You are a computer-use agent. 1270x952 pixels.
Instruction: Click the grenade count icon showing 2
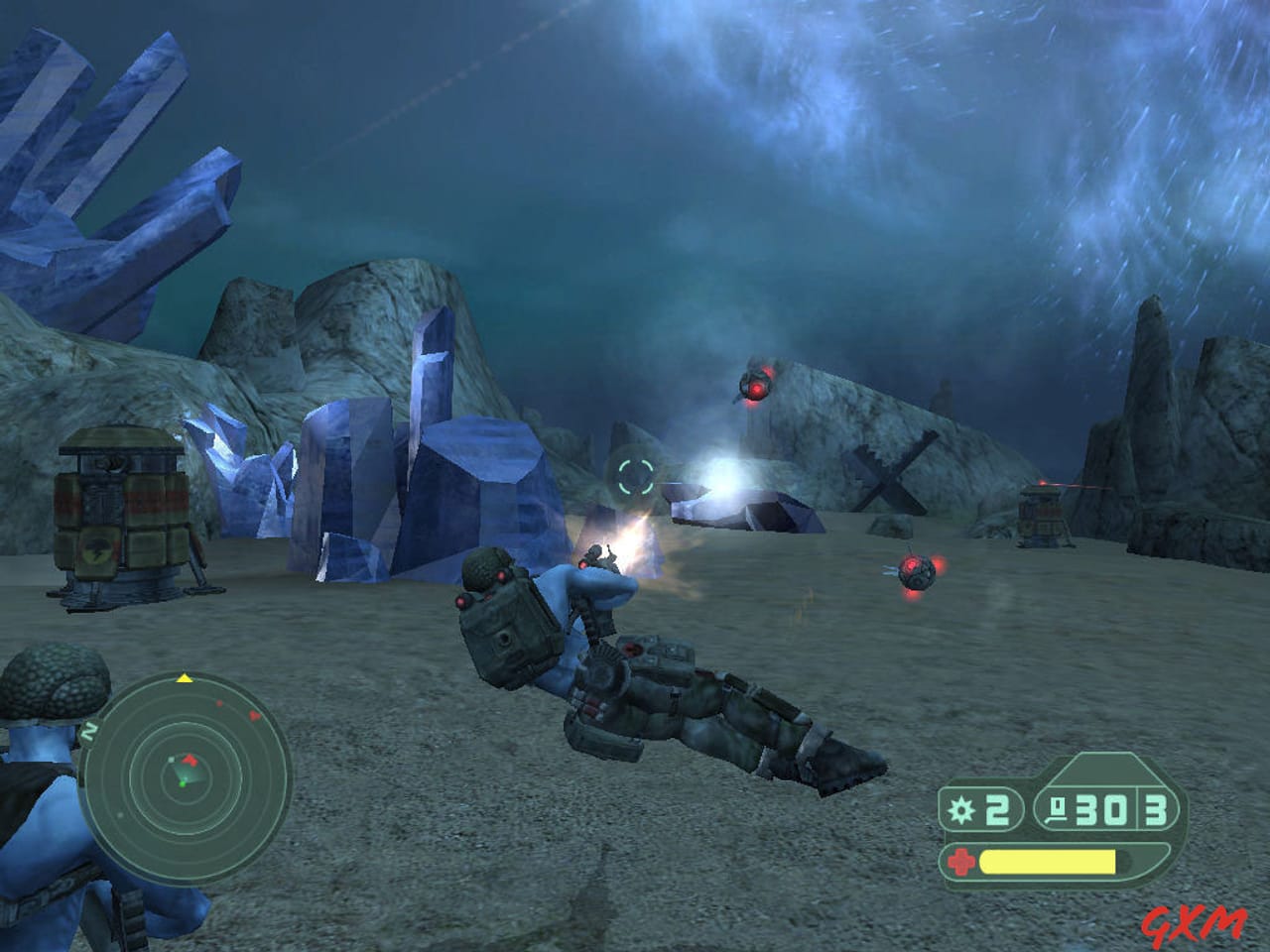(960, 809)
